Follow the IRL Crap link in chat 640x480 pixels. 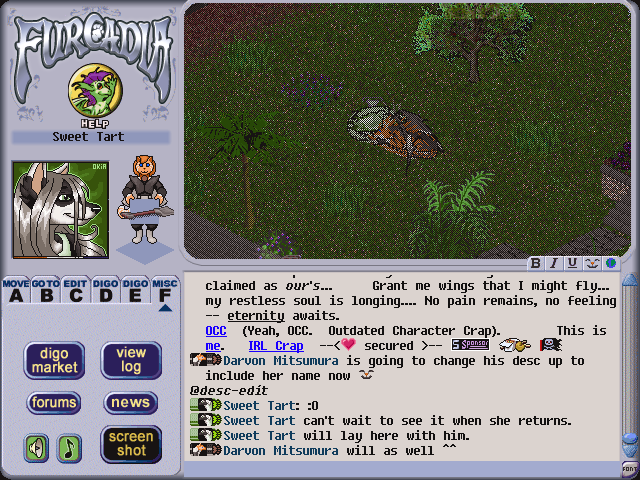(x=275, y=345)
